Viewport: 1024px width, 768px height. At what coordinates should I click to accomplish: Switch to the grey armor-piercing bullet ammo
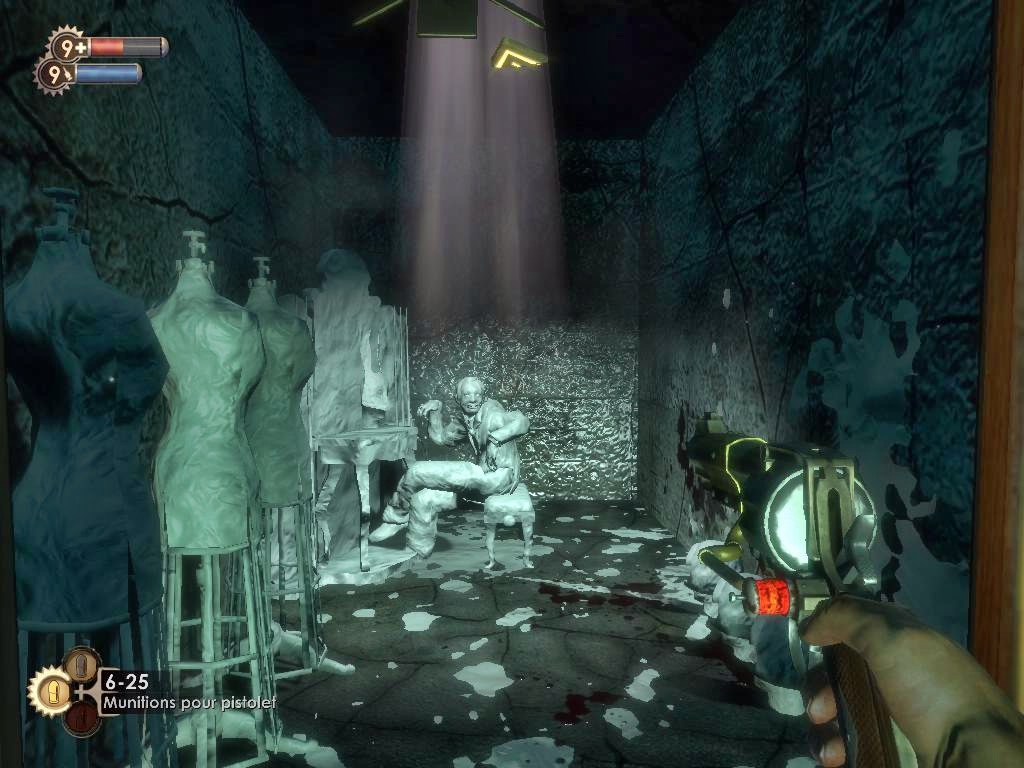click(x=82, y=664)
